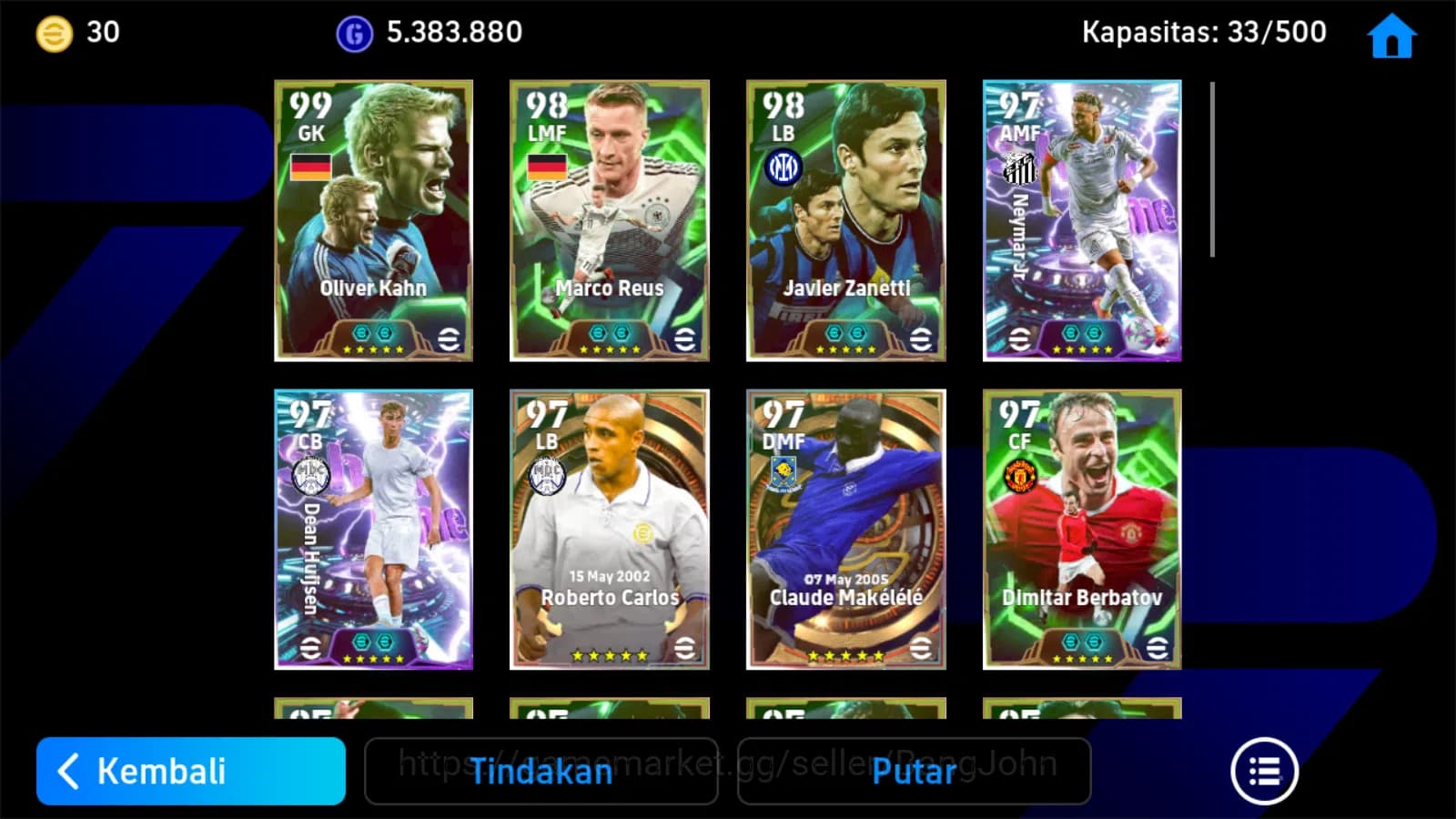This screenshot has width=1456, height=819.
Task: Select the Claude Makélélé 97 DMF card
Action: [x=846, y=528]
